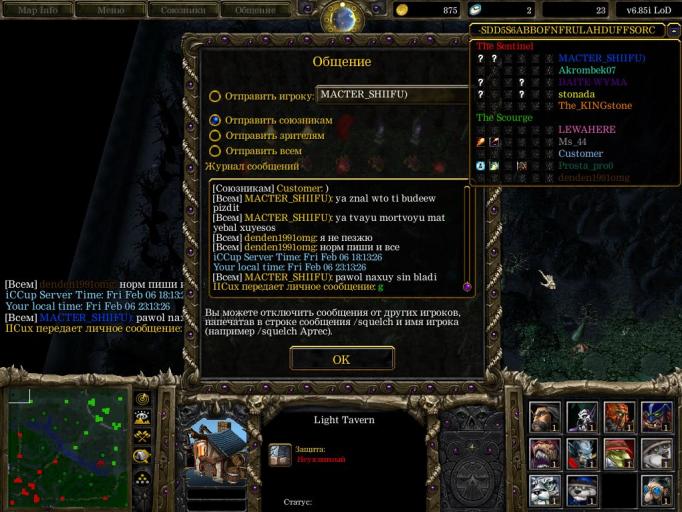Choose the Отправить всем option
This screenshot has height=512, width=682.
click(215, 151)
